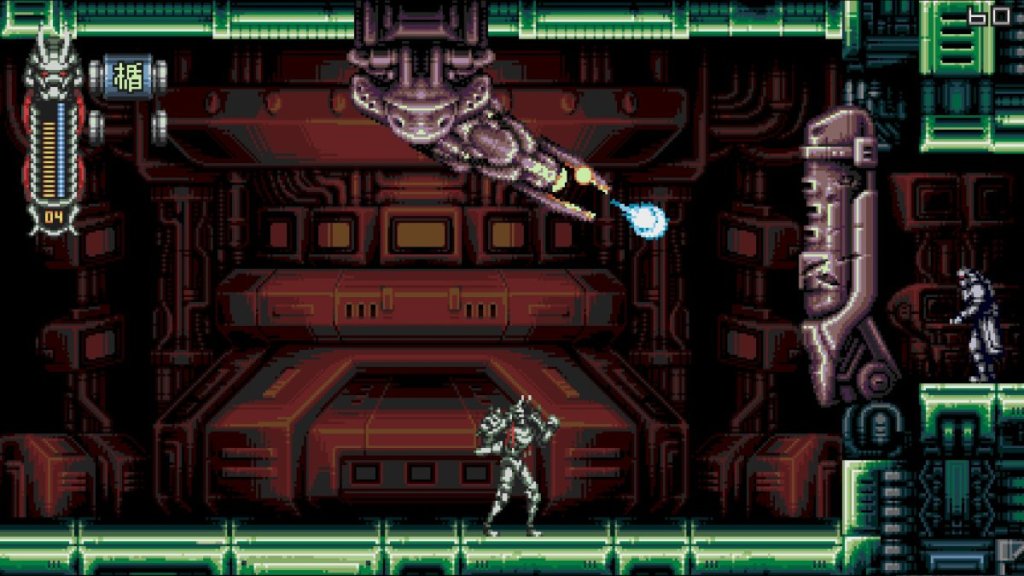Select the equipped kanji chip icon
The height and width of the screenshot is (576, 1024).
point(128,78)
